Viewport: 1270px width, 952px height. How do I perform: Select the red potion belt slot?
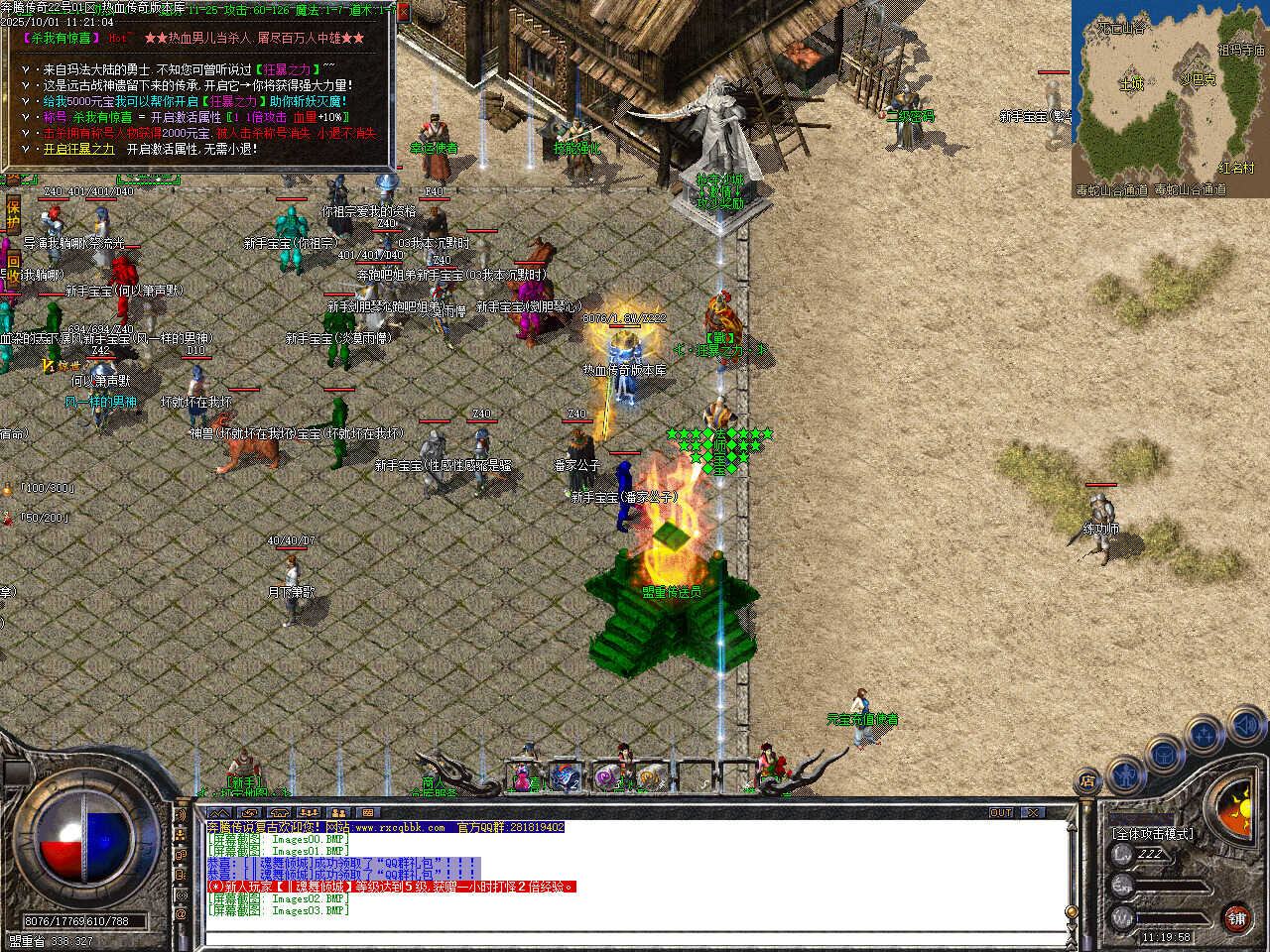(525, 778)
